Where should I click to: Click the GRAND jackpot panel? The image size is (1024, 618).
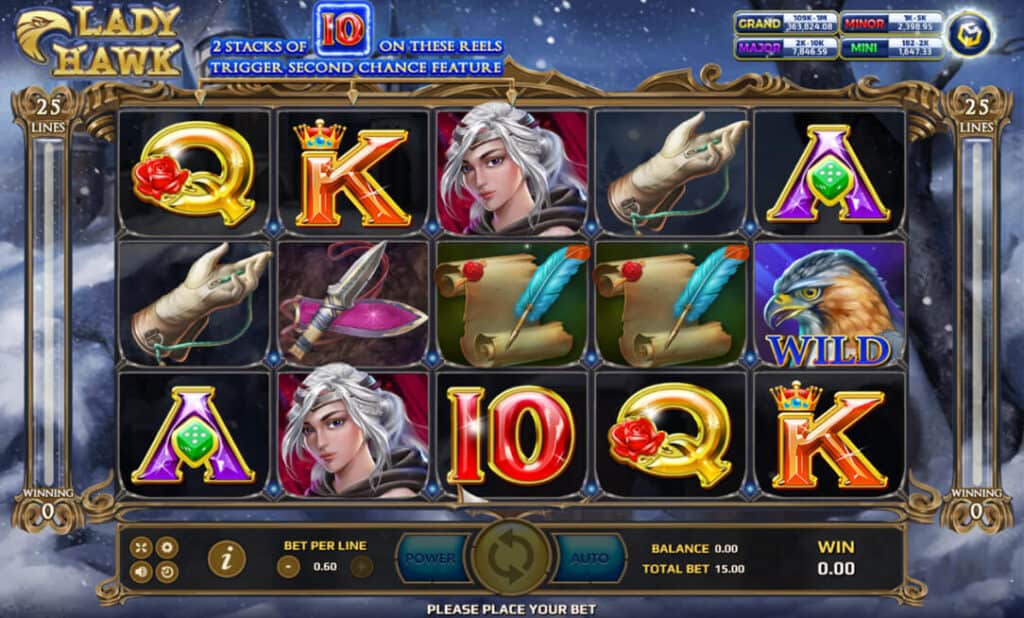pyautogui.click(x=785, y=23)
